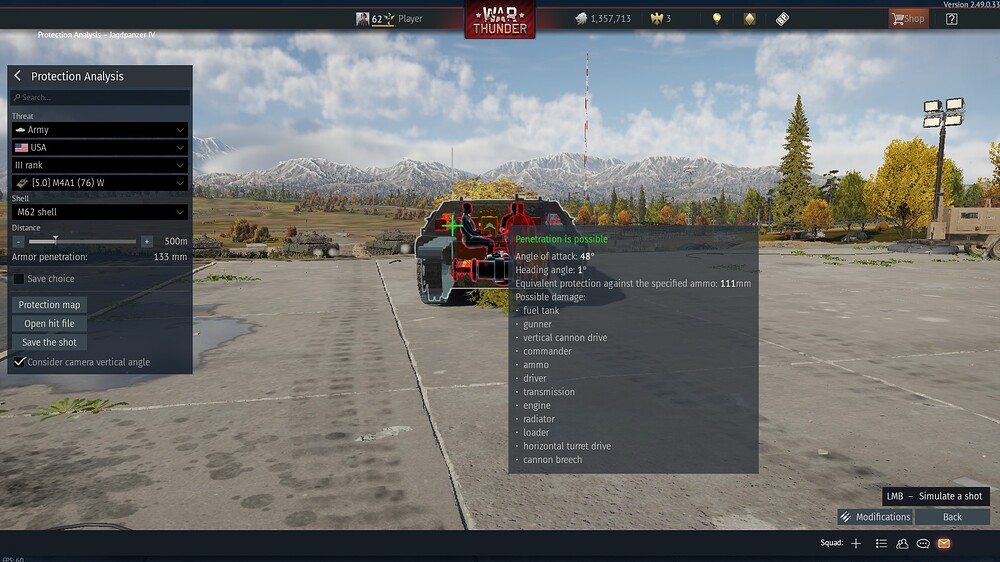
Task: Open the Army threat type dropdown
Action: [x=99, y=130]
